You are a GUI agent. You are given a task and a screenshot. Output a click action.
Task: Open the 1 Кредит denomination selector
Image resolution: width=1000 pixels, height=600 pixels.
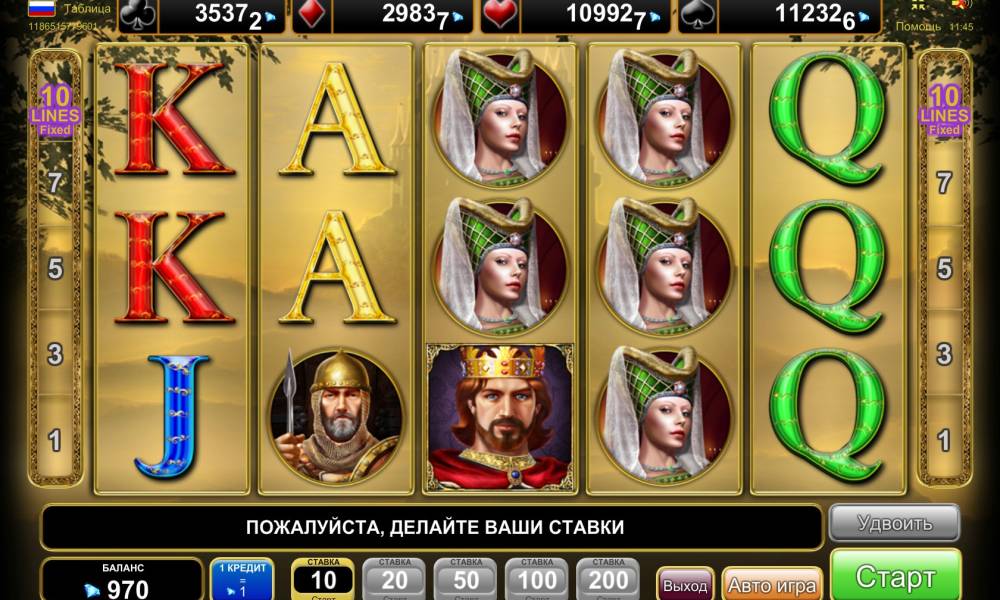click(x=241, y=579)
